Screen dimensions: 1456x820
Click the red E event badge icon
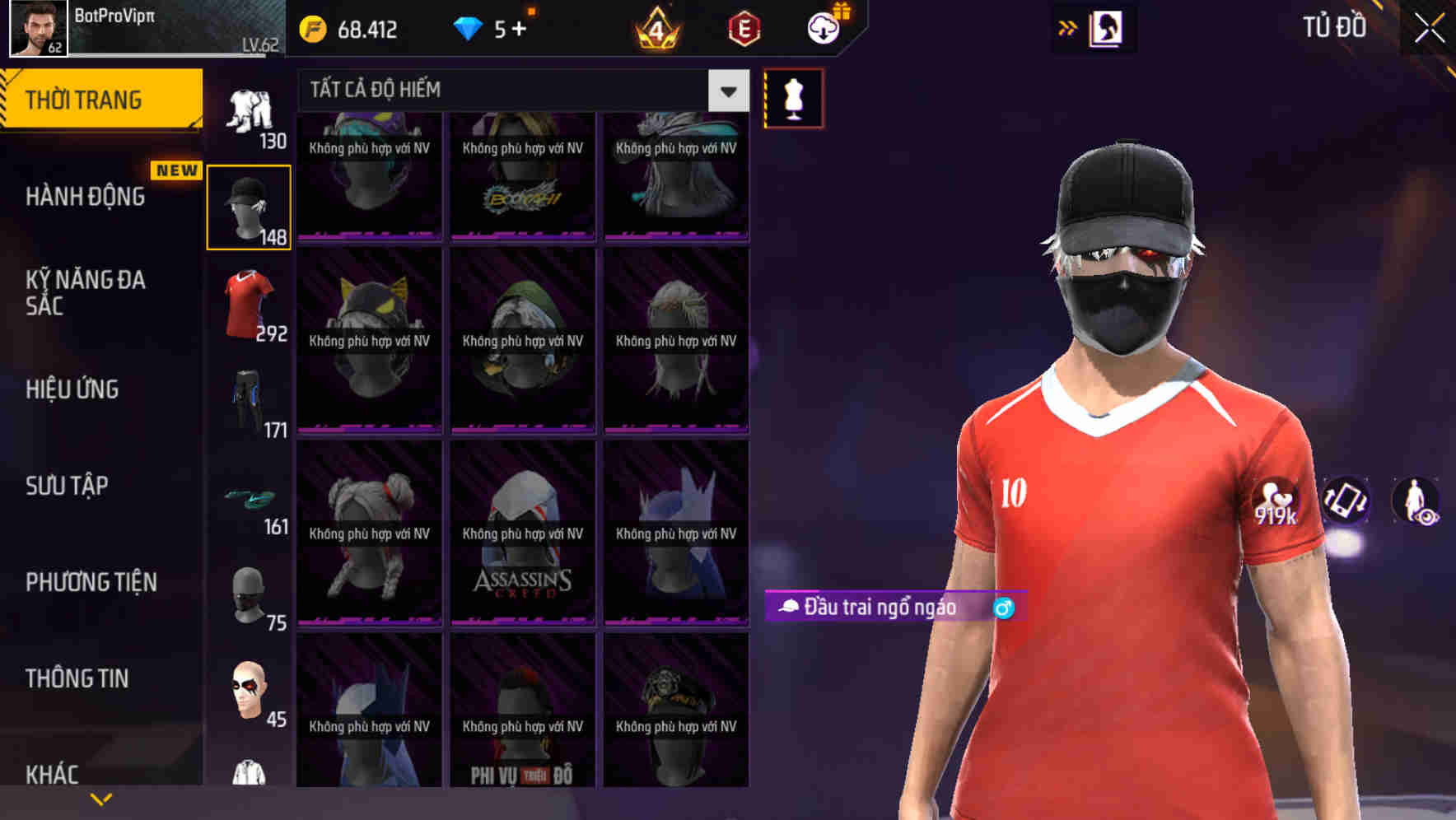pos(744,28)
